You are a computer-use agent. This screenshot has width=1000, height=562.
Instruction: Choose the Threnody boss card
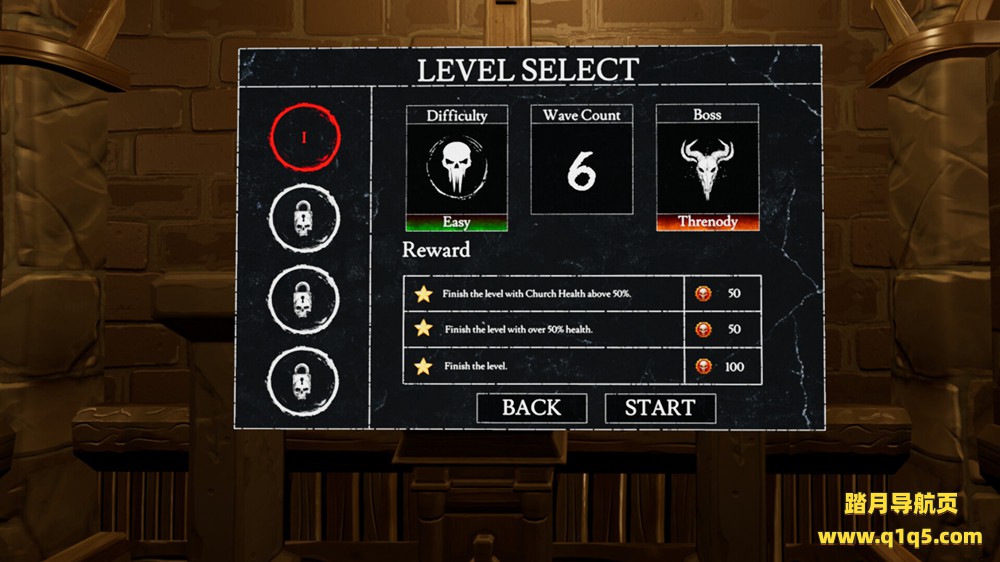(x=707, y=168)
